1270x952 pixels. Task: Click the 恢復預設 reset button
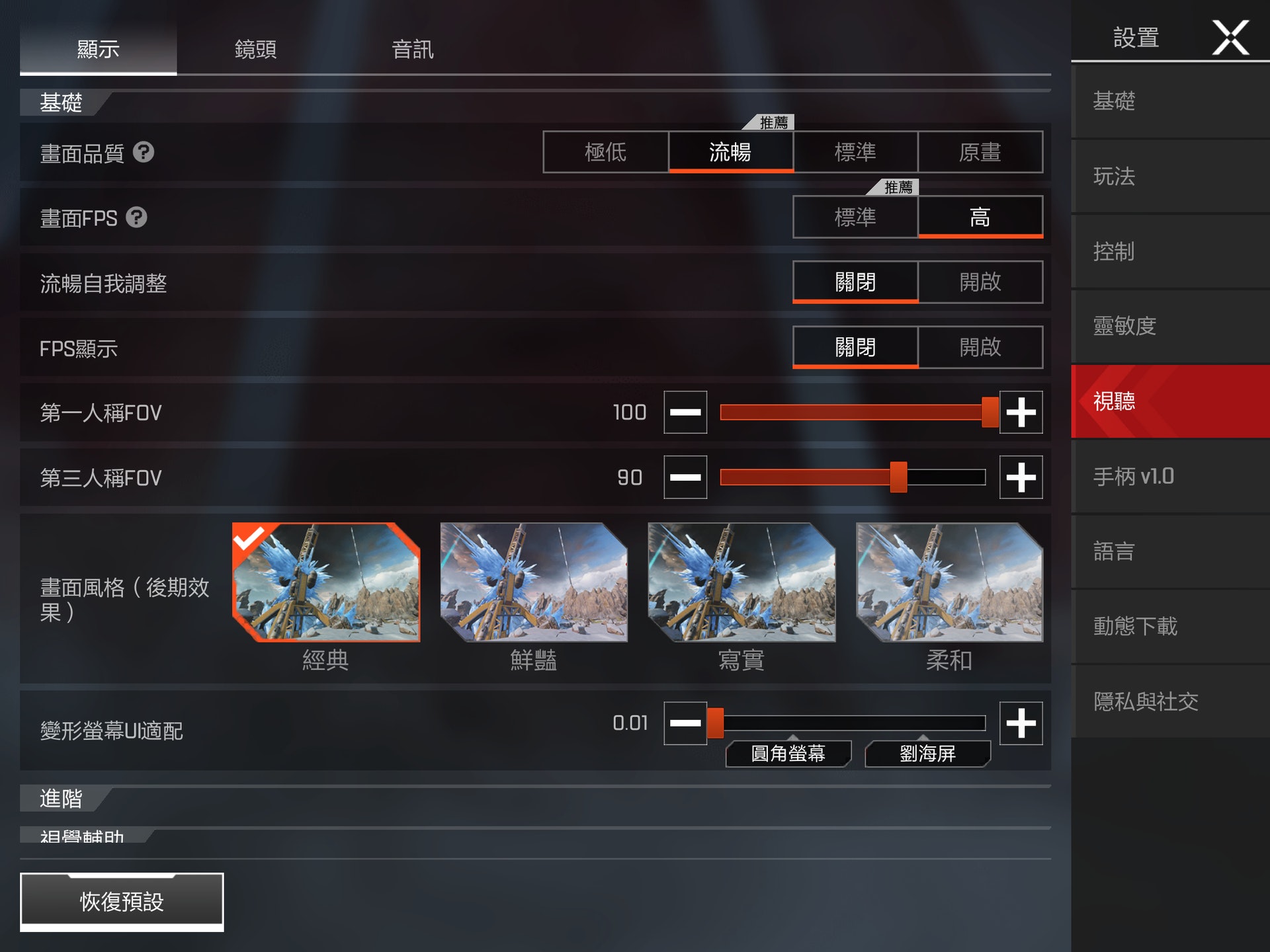(x=122, y=900)
